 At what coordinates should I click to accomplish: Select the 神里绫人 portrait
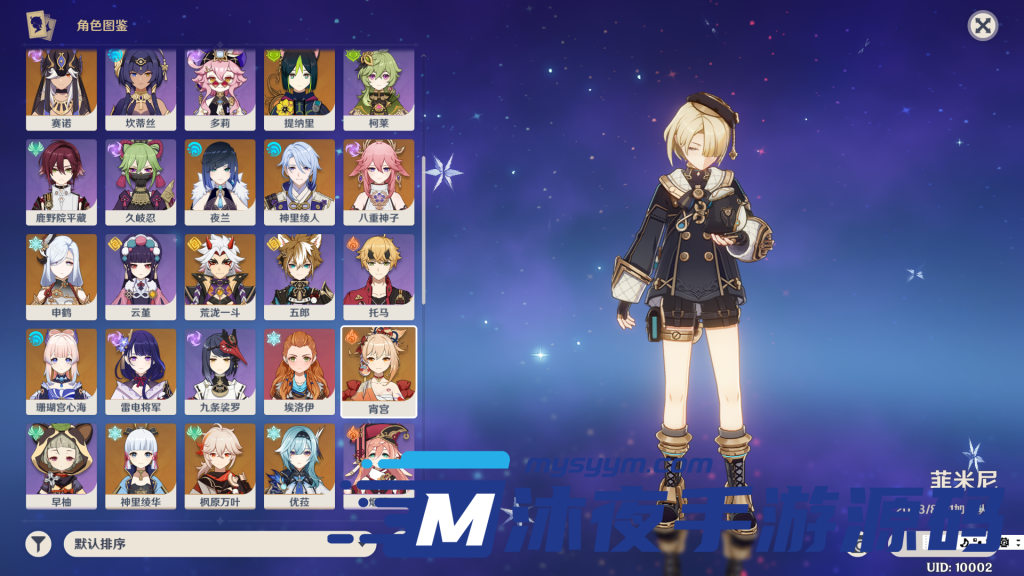(x=299, y=181)
